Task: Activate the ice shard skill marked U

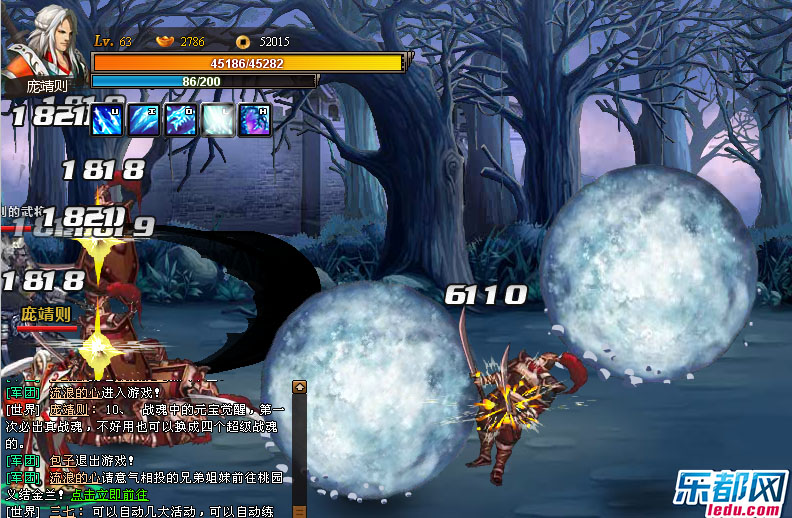Action: point(107,119)
